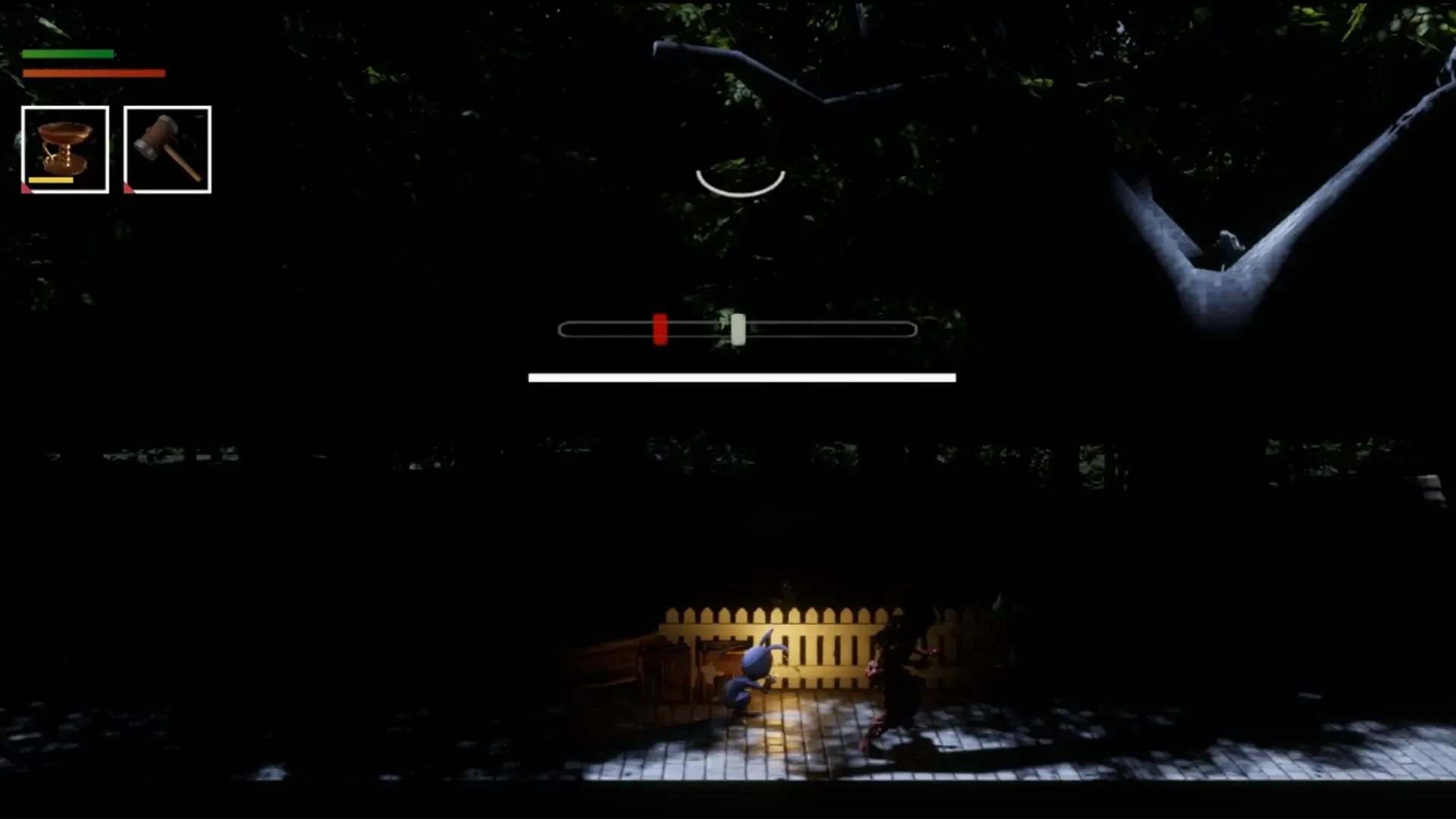Toggle the goblet slot's yellow cooldown bar
This screenshot has width=1456, height=819.
tap(50, 181)
